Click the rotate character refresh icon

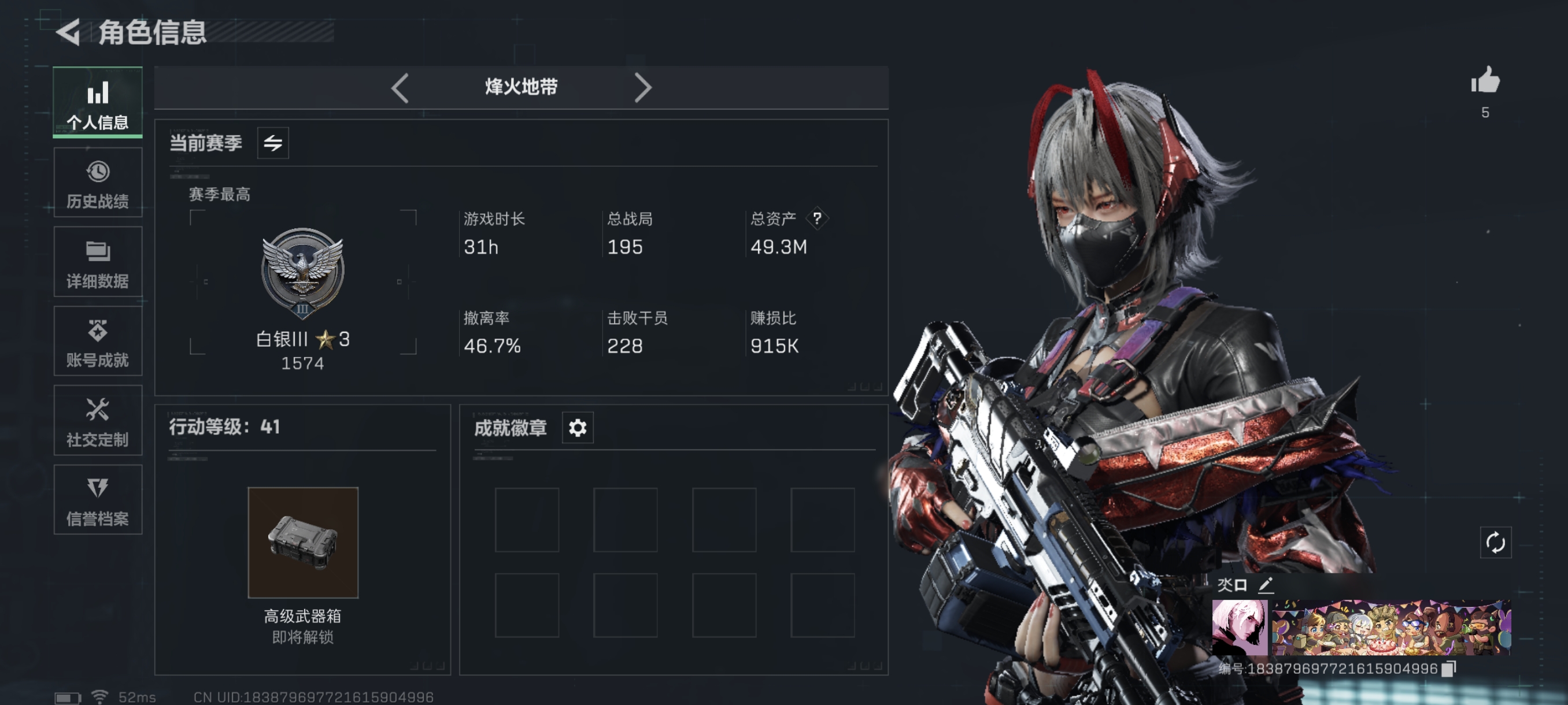(x=1495, y=543)
